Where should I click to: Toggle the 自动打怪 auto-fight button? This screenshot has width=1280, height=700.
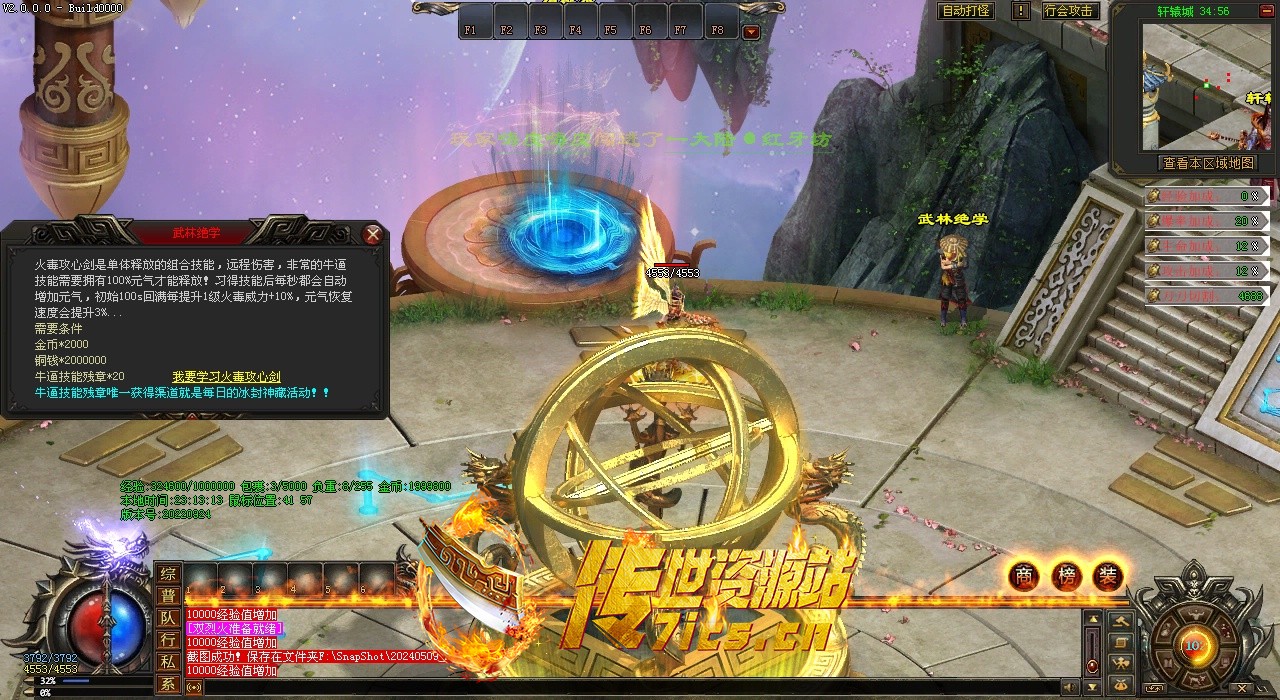click(x=967, y=11)
